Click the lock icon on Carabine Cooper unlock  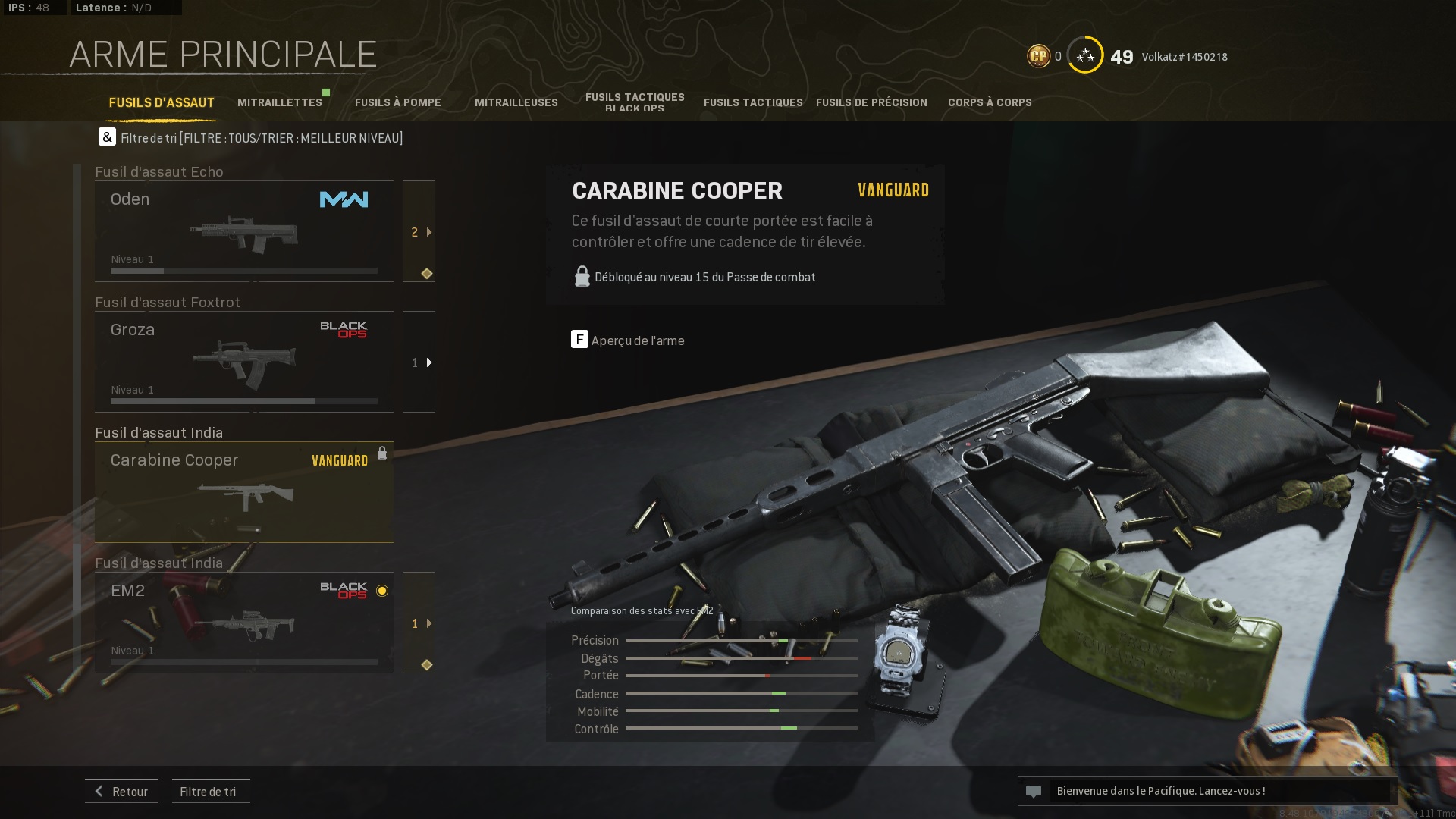[383, 452]
